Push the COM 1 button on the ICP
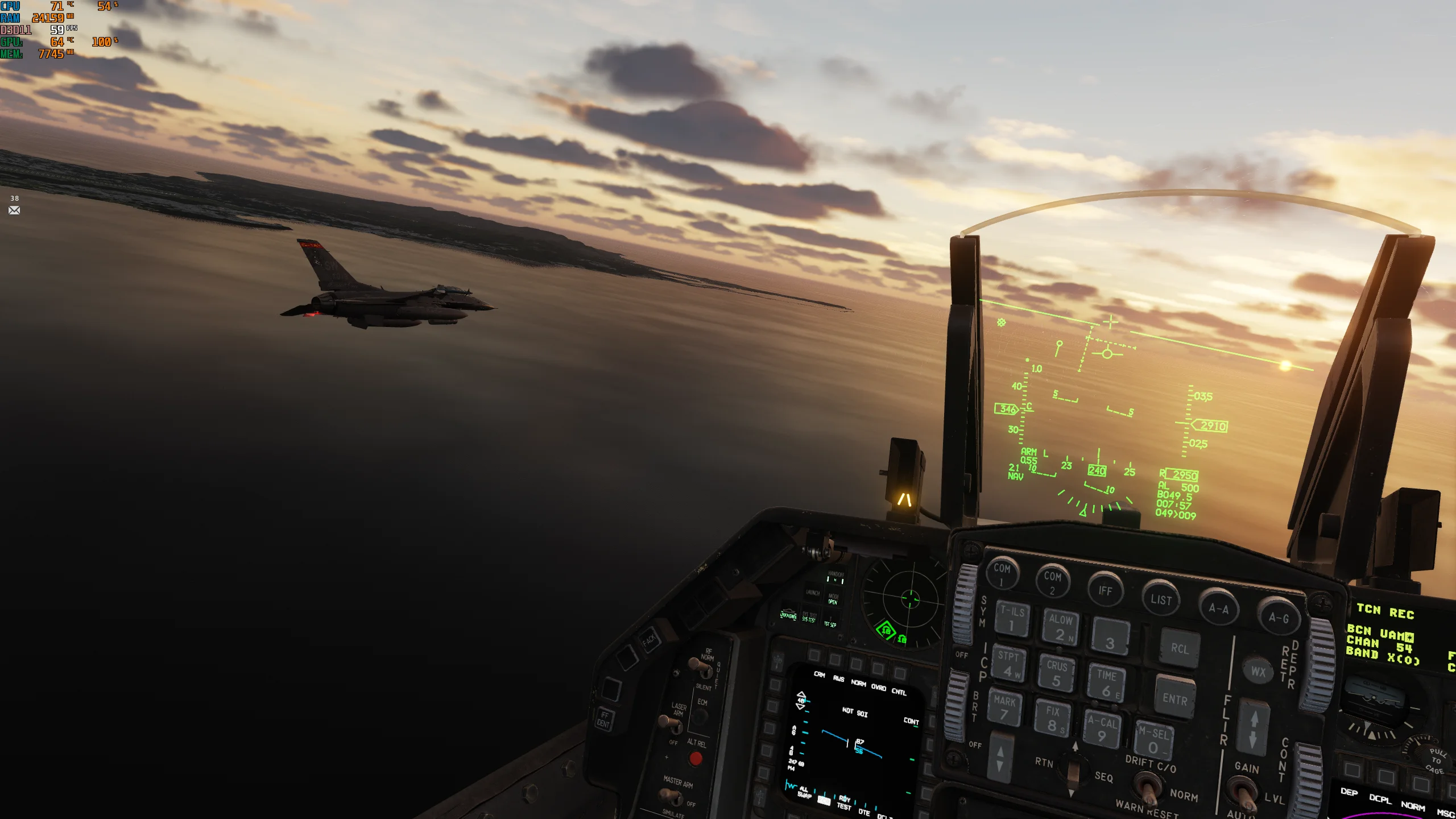Screen dimensions: 1456x819 point(1002,573)
